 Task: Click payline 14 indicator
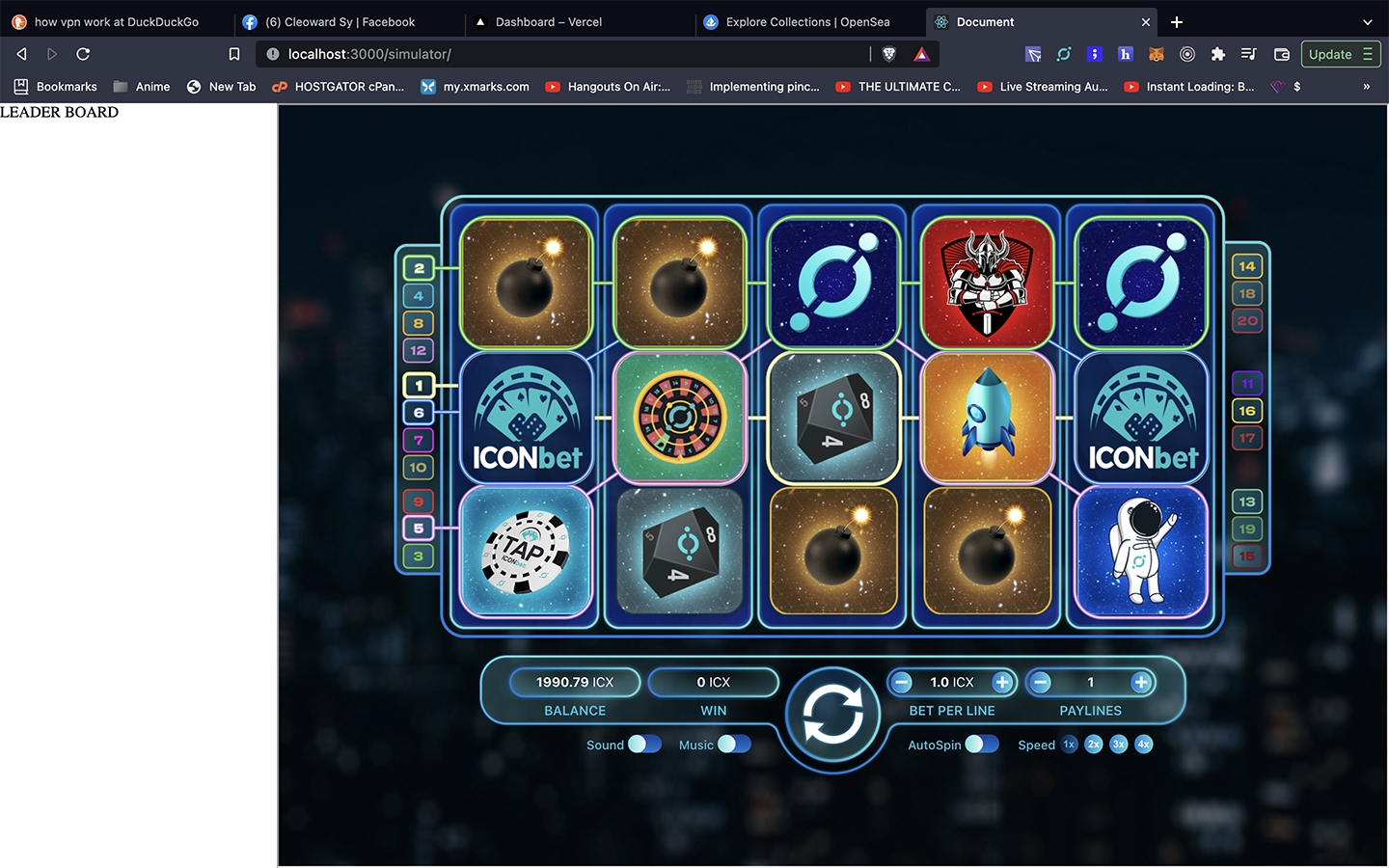(x=1247, y=266)
